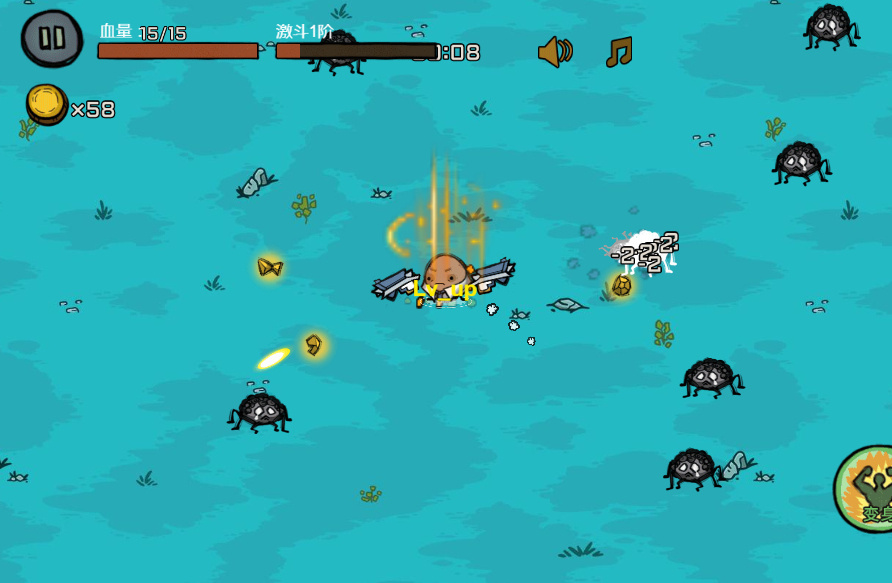Toggle the sound effects speaker icon
The image size is (892, 583).
(x=554, y=52)
